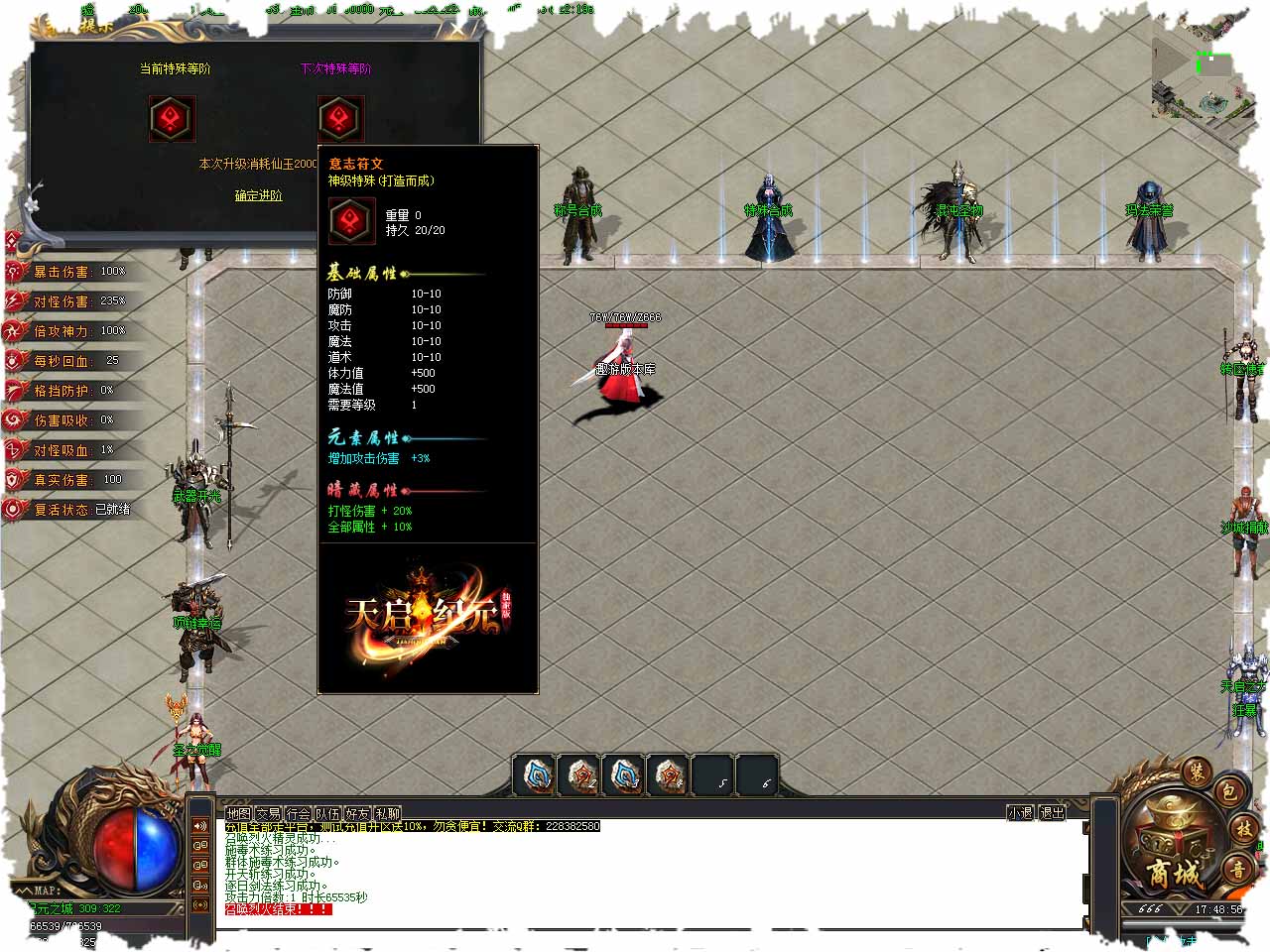
Task: Open the 队伍 team tab
Action: click(327, 813)
